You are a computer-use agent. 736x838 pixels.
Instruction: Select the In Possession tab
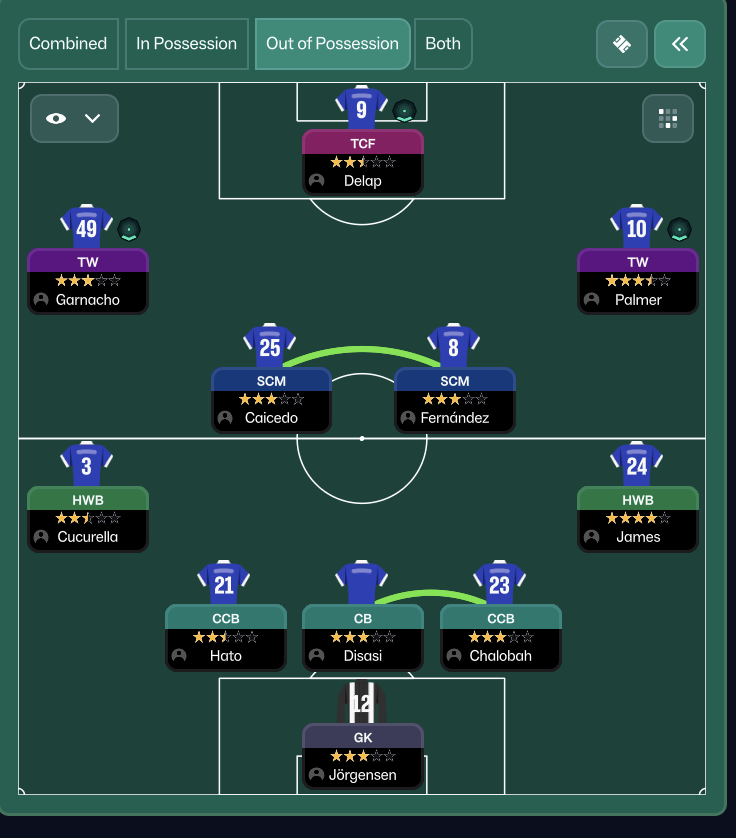click(x=186, y=44)
